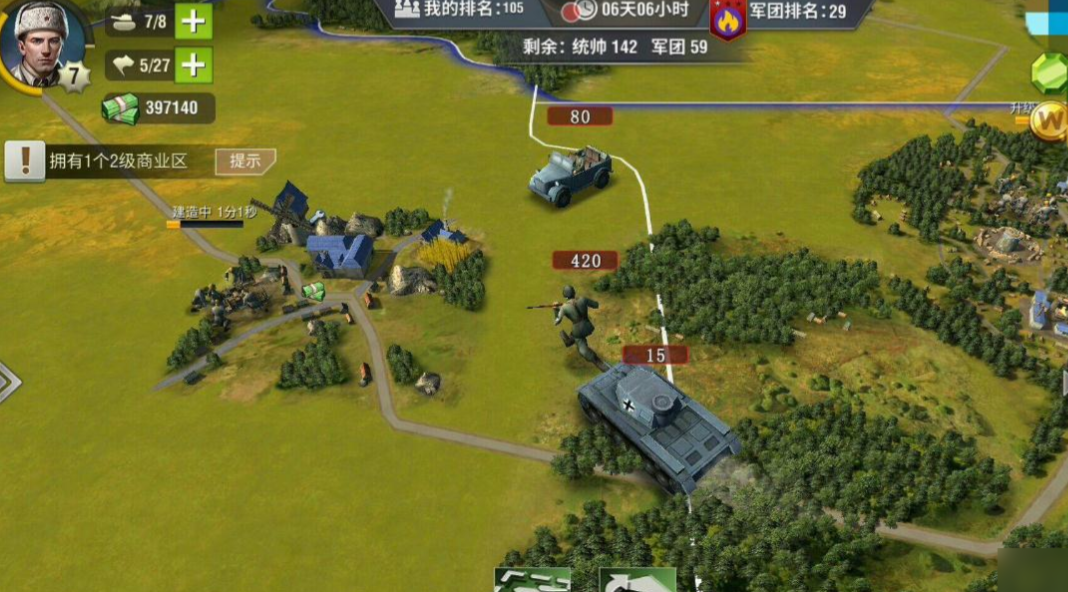The image size is (1068, 592).
Task: Open the red legion flame emblem
Action: click(727, 19)
